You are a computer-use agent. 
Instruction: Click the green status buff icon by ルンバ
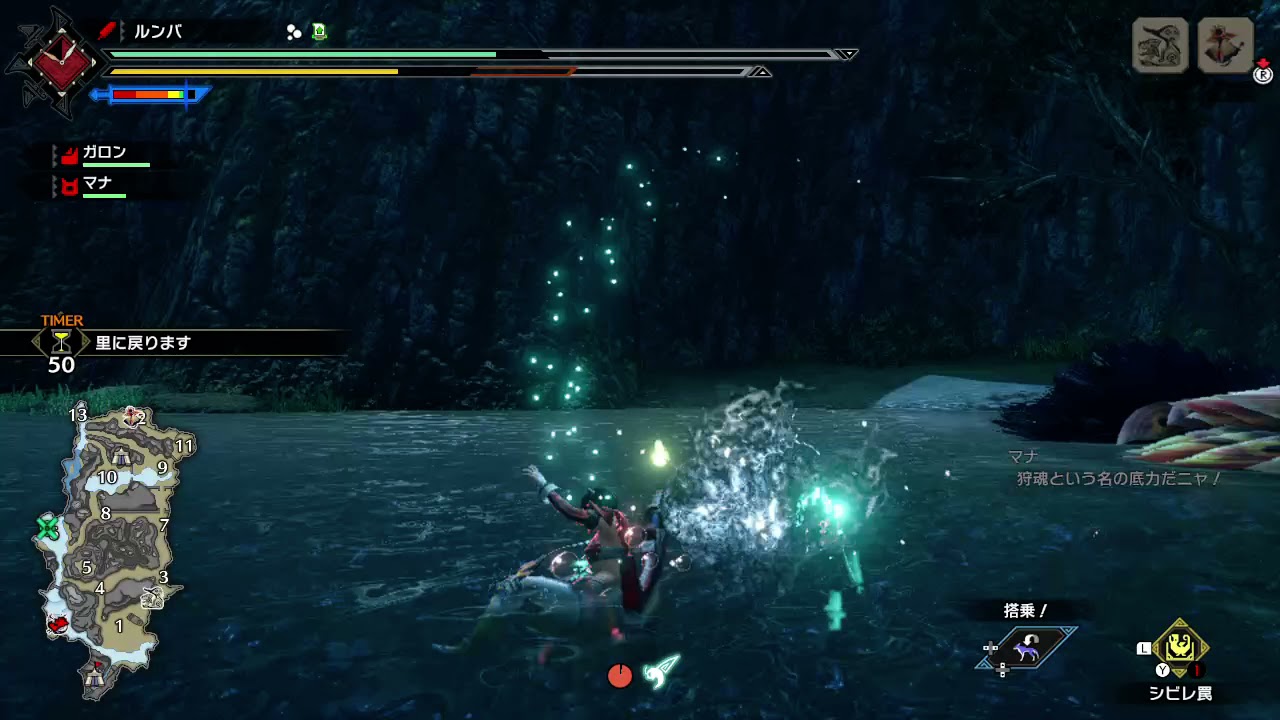[319, 32]
